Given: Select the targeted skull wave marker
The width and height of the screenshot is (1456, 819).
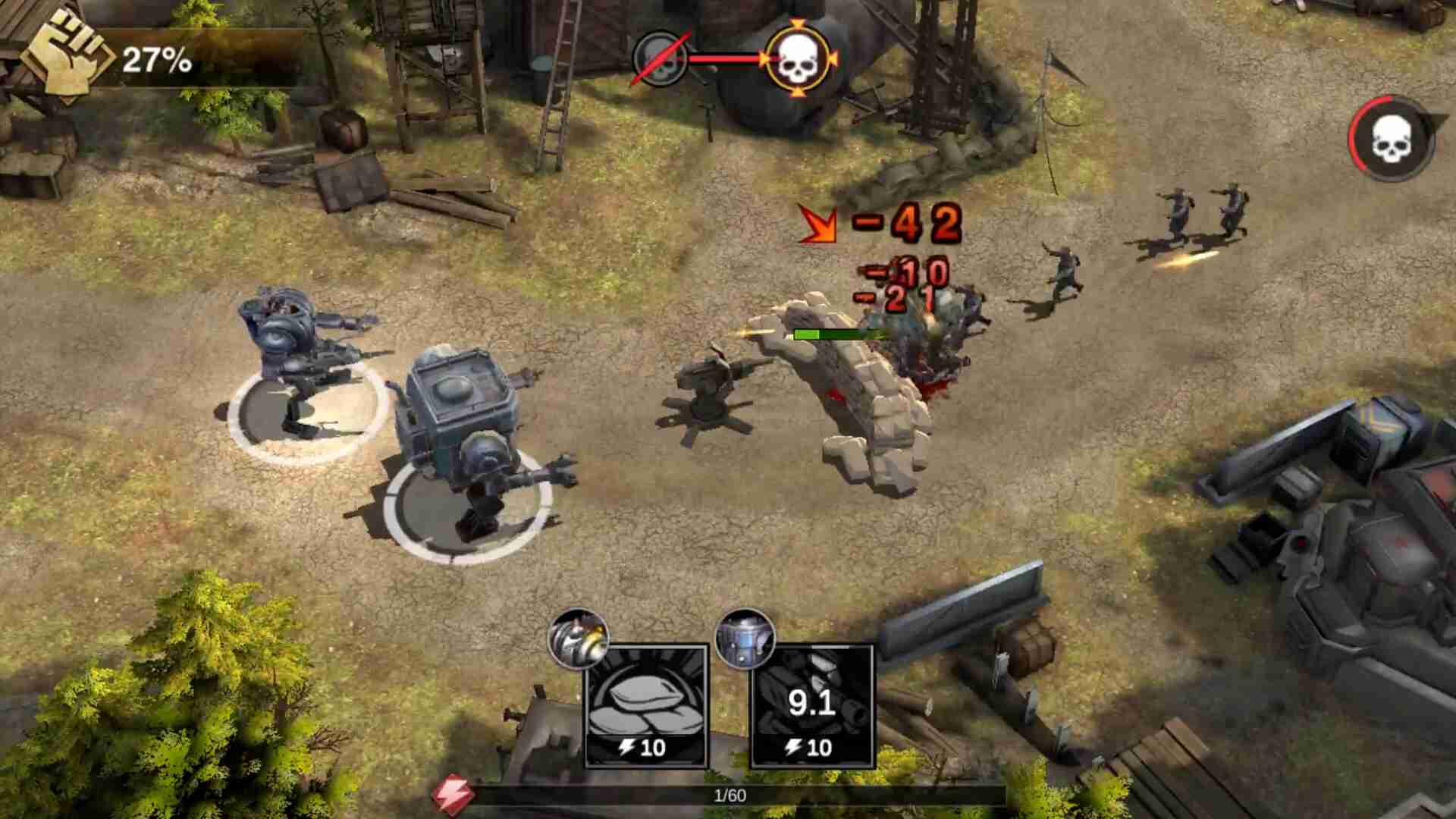Looking at the screenshot, I should tap(796, 59).
